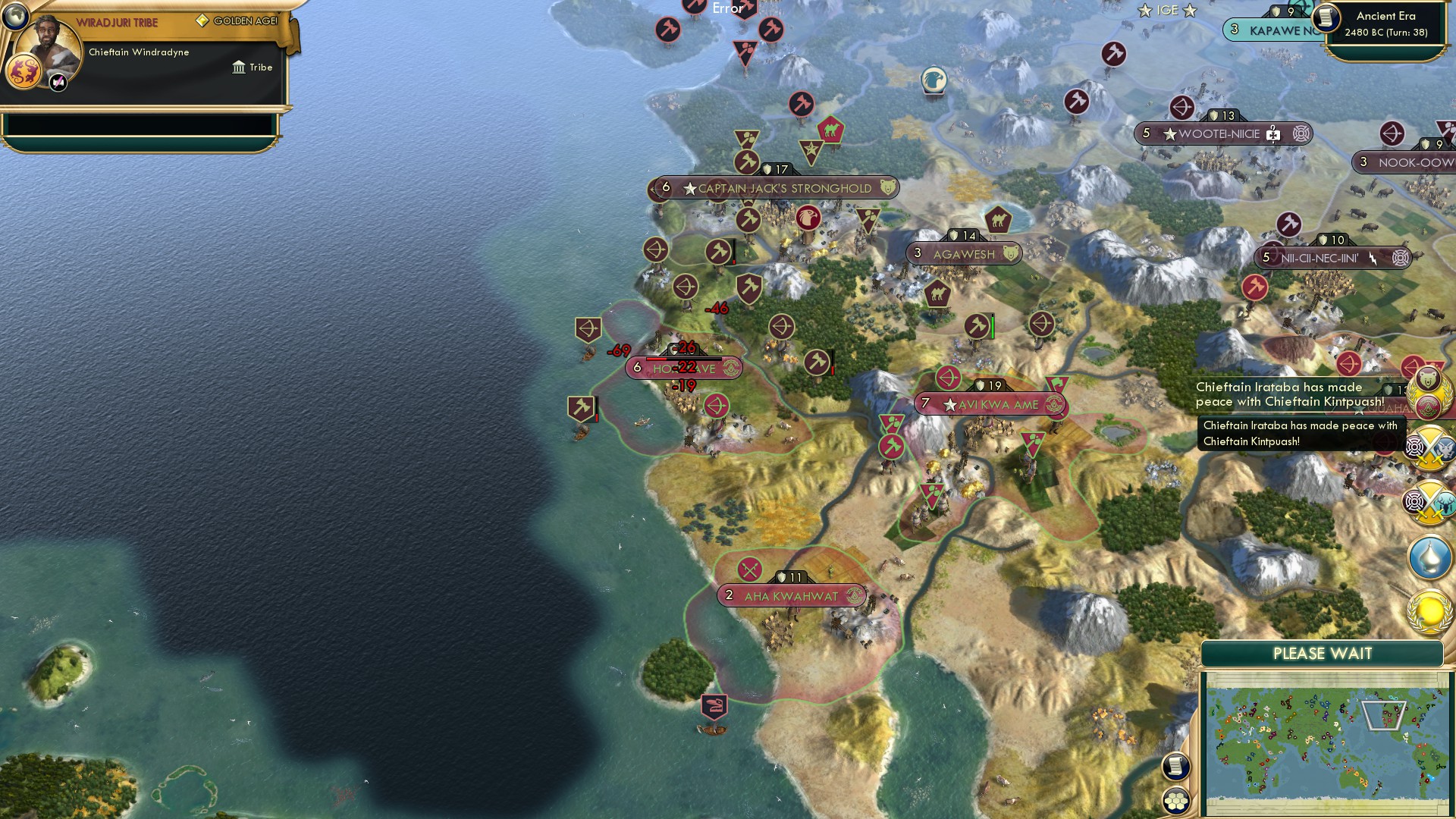Click Australia on the minimap
1456x819 pixels.
pos(1352,779)
